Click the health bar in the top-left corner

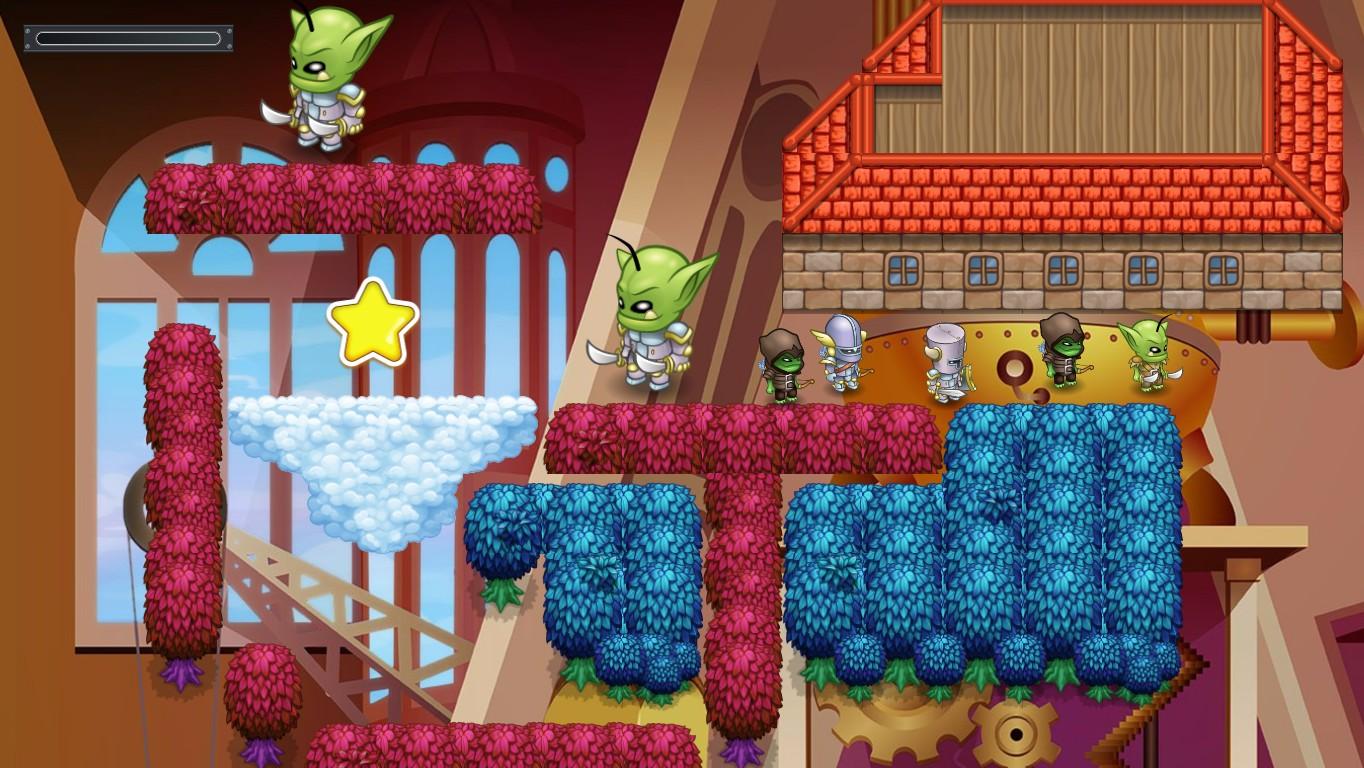[x=127, y=37]
